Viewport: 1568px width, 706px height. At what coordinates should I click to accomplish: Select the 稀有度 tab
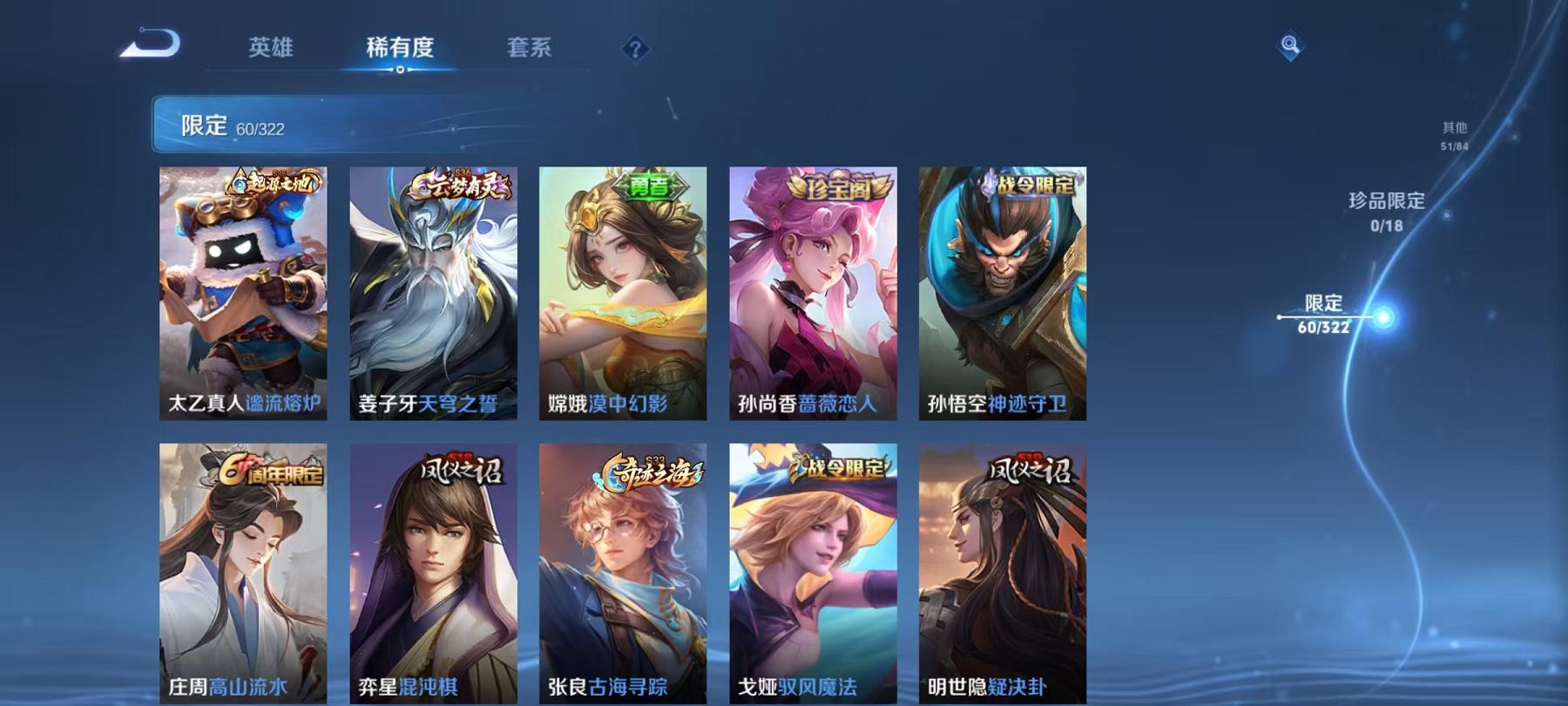(400, 50)
